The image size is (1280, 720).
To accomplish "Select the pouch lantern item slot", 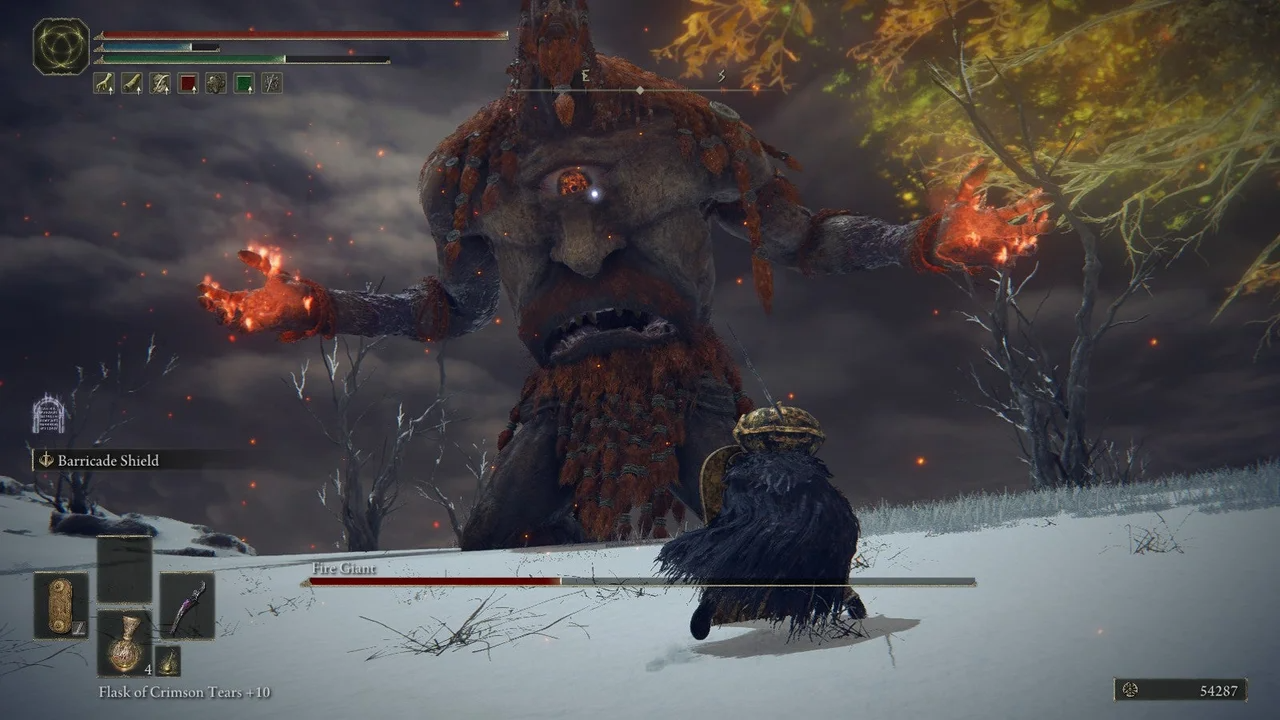I will pos(167,662).
